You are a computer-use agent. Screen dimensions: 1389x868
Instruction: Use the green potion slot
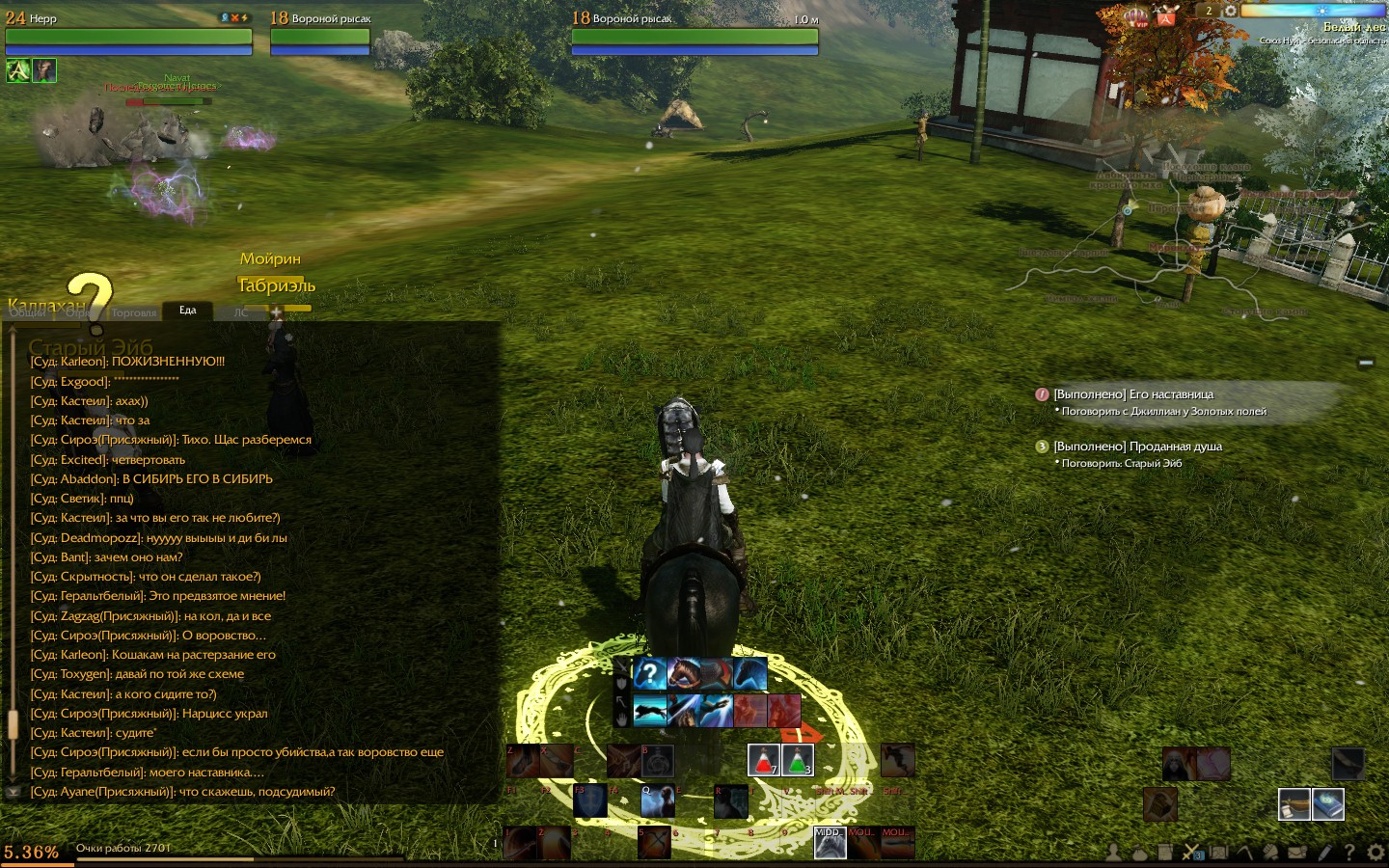coord(798,760)
